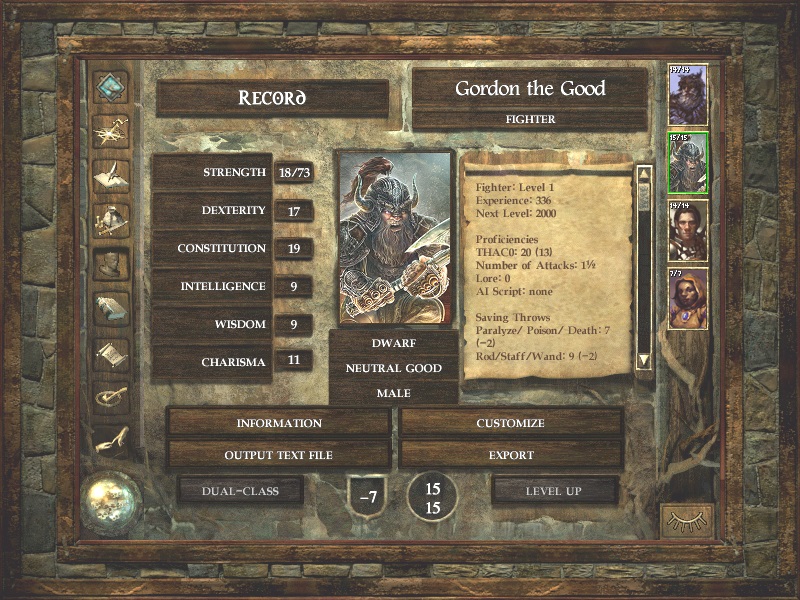
Task: Export the character
Action: click(x=511, y=455)
